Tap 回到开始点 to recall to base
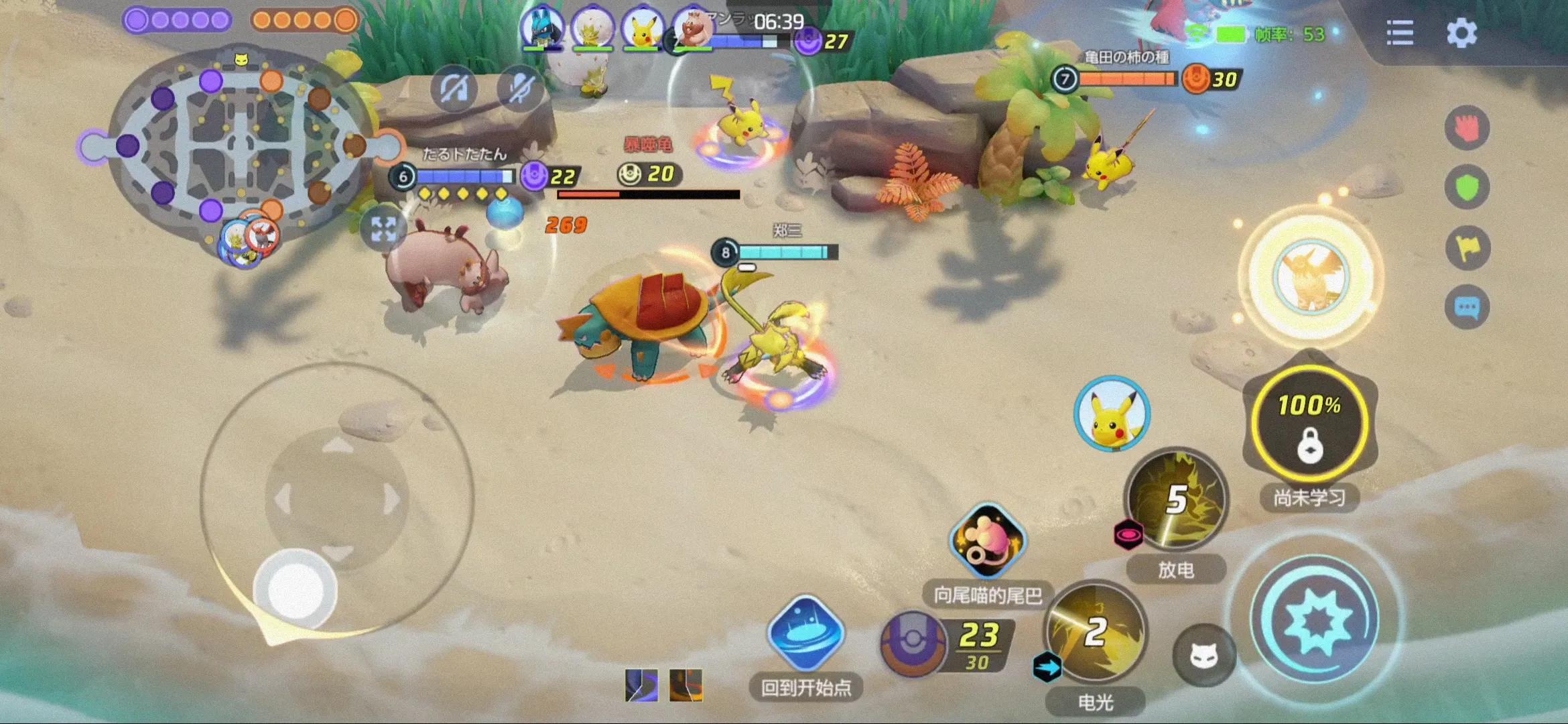Image resolution: width=1568 pixels, height=724 pixels. click(805, 633)
